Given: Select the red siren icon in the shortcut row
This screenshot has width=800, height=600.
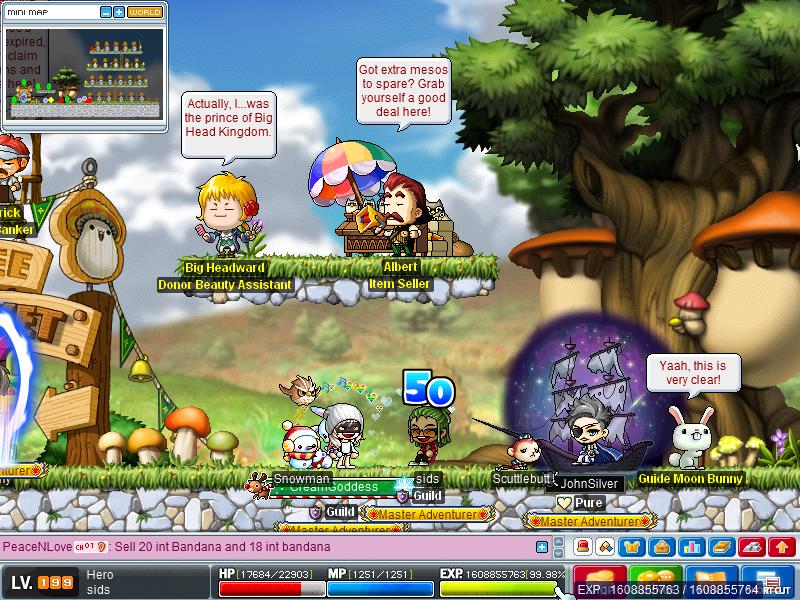Looking at the screenshot, I should tap(581, 547).
